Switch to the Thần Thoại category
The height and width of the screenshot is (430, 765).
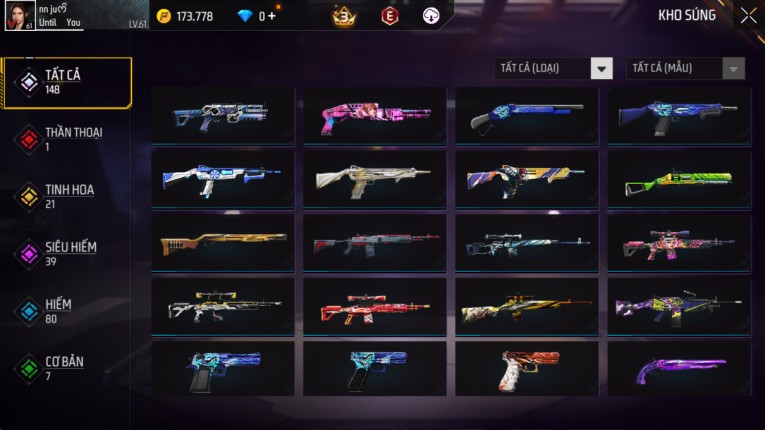67,139
